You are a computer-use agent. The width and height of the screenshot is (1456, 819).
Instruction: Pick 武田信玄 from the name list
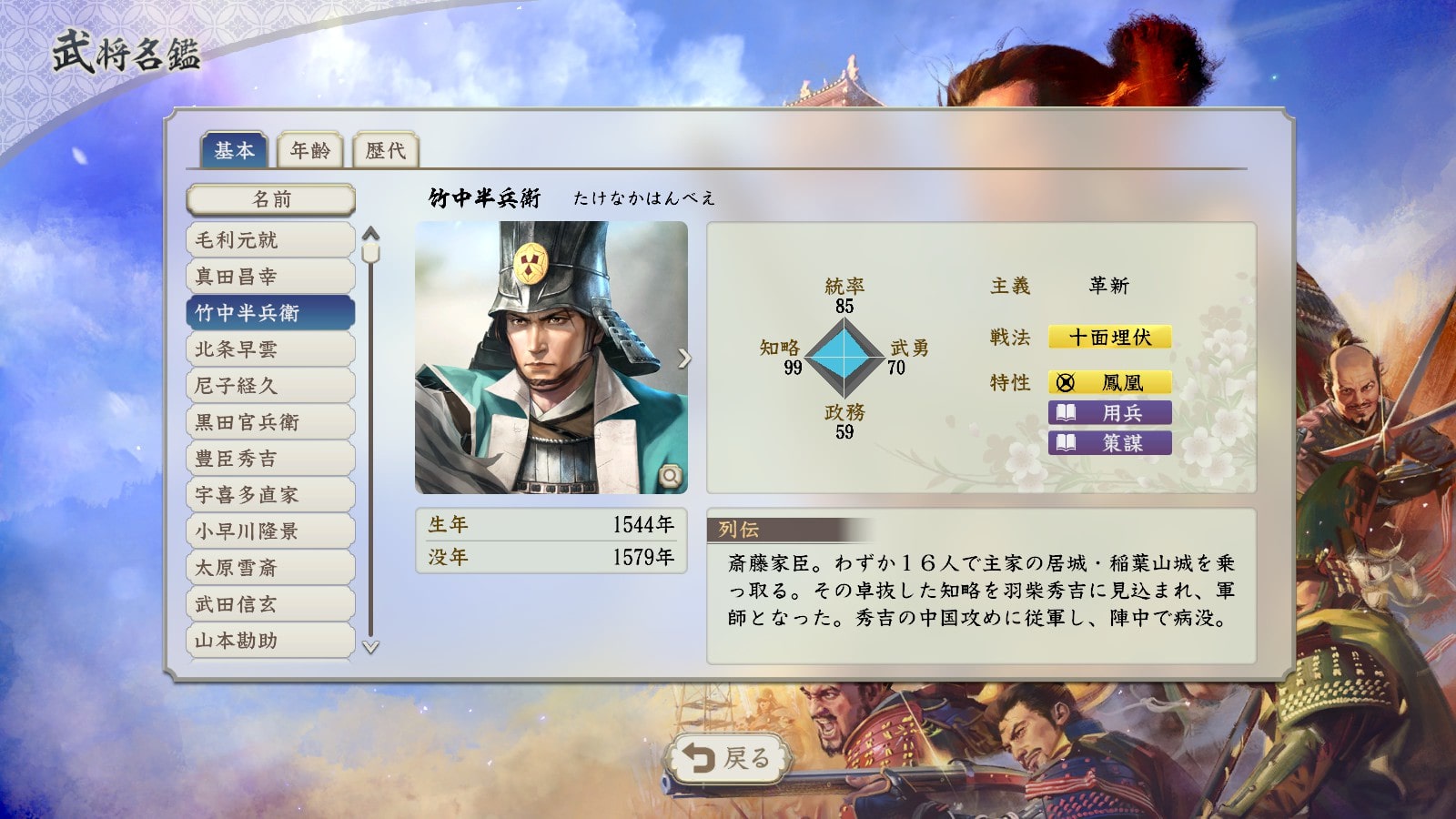(x=270, y=604)
